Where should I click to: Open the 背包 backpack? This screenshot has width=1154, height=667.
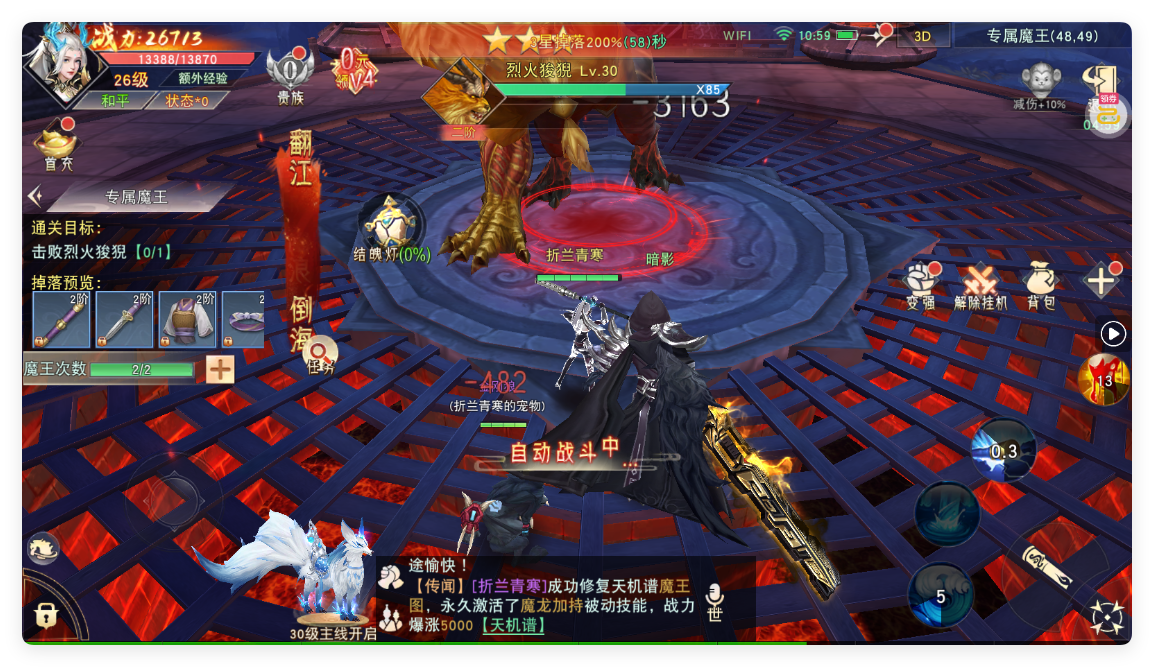pyautogui.click(x=1041, y=285)
